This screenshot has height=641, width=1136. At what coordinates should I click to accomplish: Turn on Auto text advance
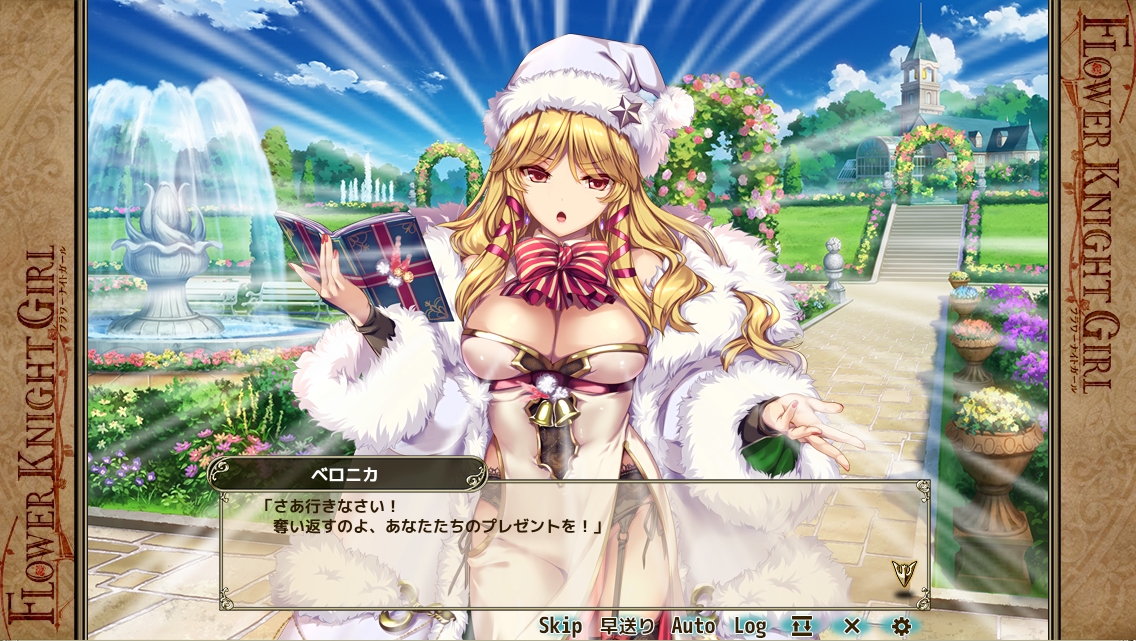coord(693,626)
